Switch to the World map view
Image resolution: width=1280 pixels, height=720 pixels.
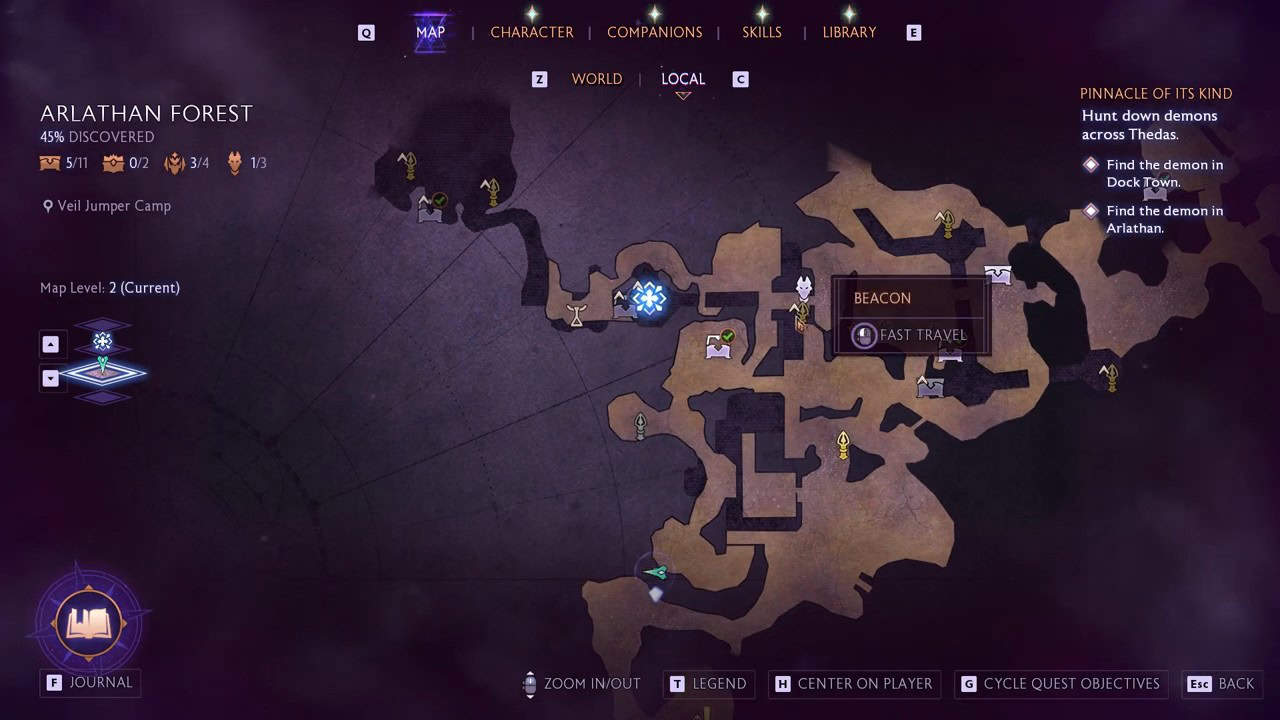(x=596, y=79)
